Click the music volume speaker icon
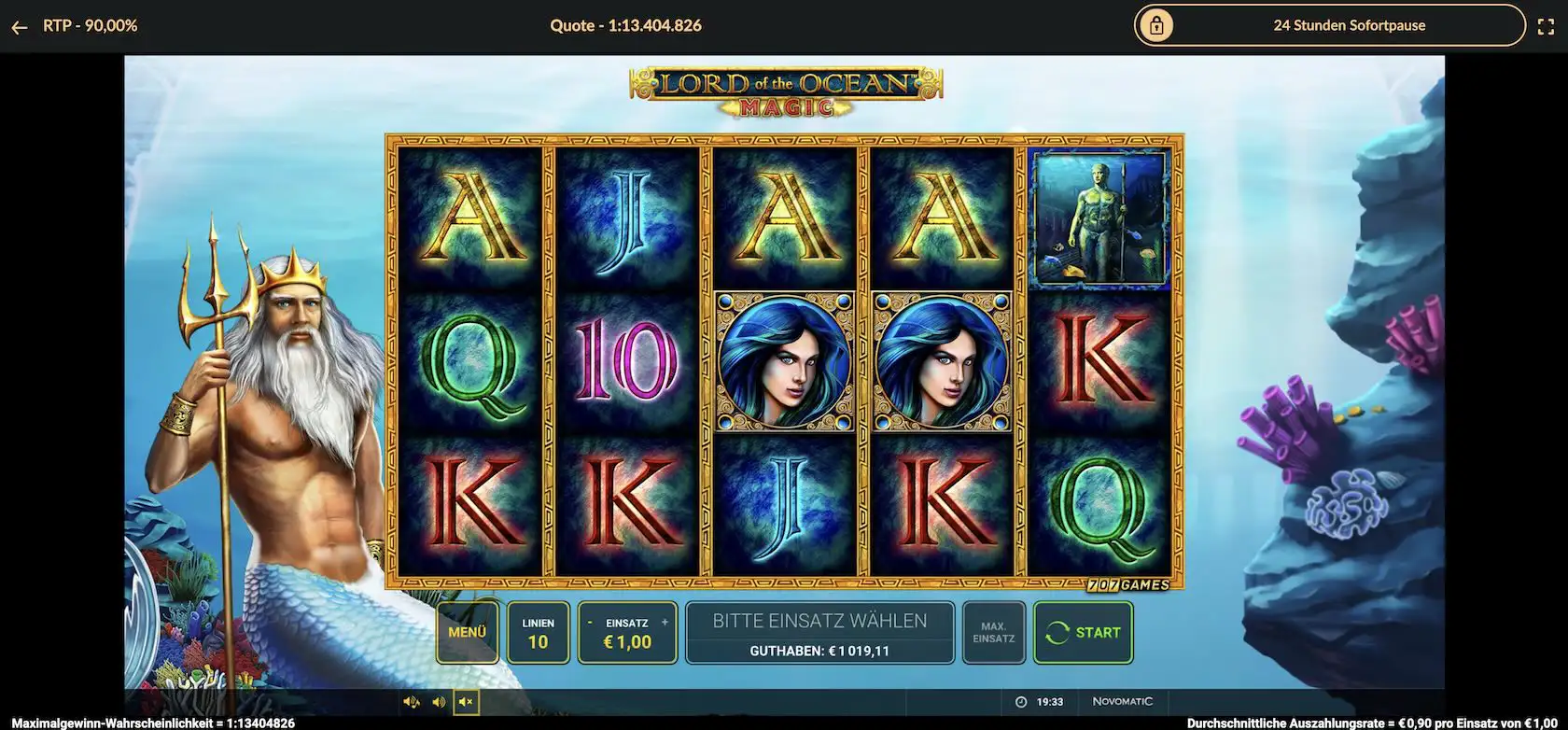The image size is (1568, 730). [x=437, y=701]
